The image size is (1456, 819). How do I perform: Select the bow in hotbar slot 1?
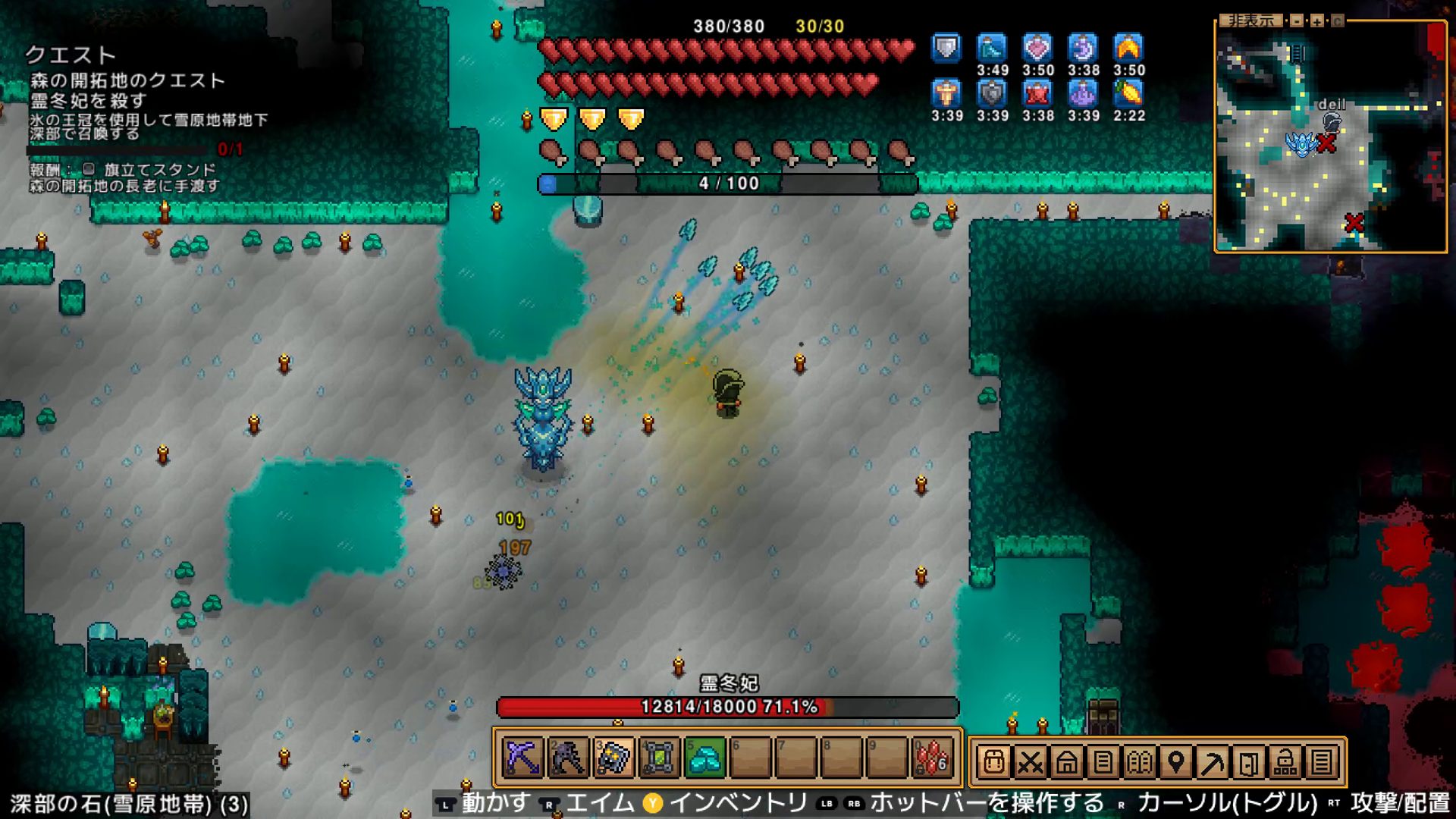[x=522, y=758]
